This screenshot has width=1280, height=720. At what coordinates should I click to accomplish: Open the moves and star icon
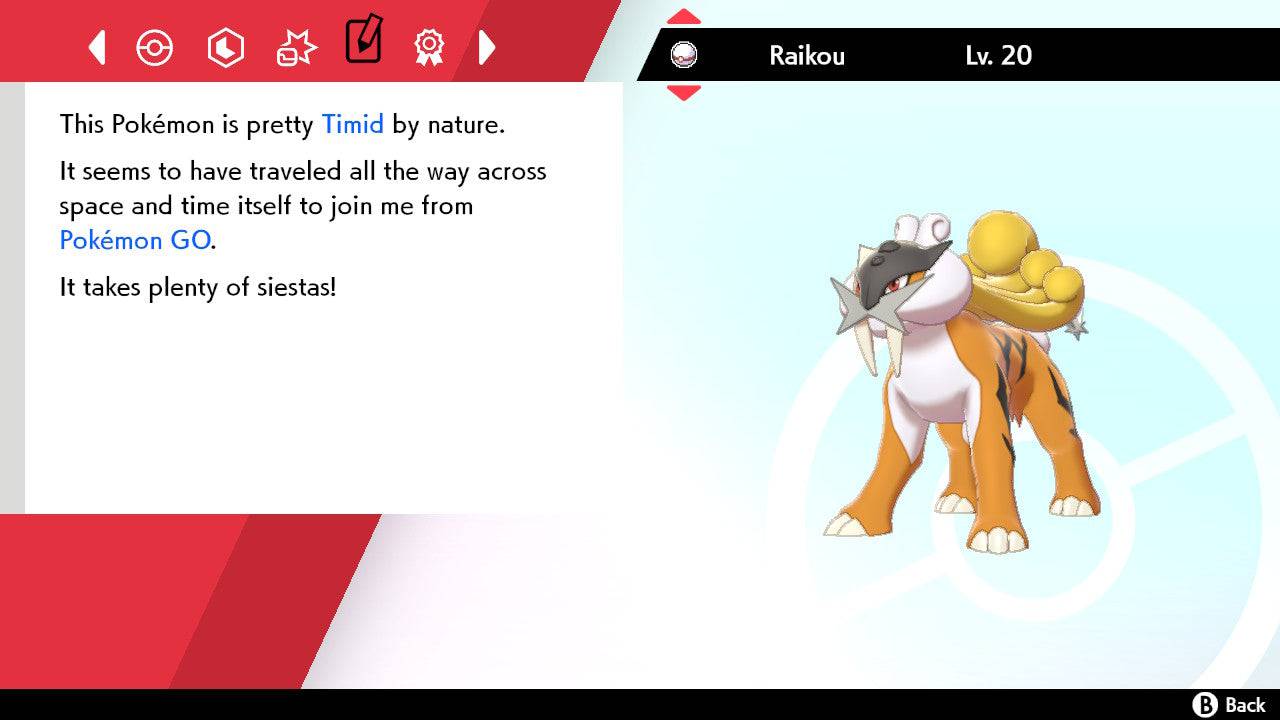(x=295, y=46)
